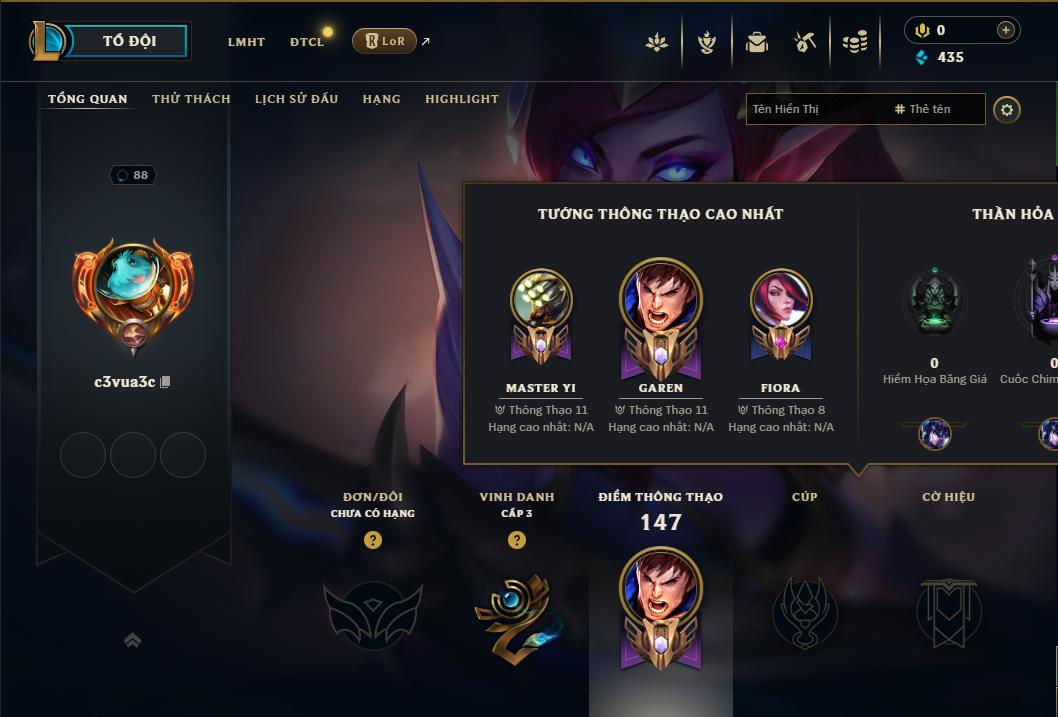This screenshot has width=1058, height=717.
Task: Click the VINH DANH question mark icon
Action: coord(517,540)
